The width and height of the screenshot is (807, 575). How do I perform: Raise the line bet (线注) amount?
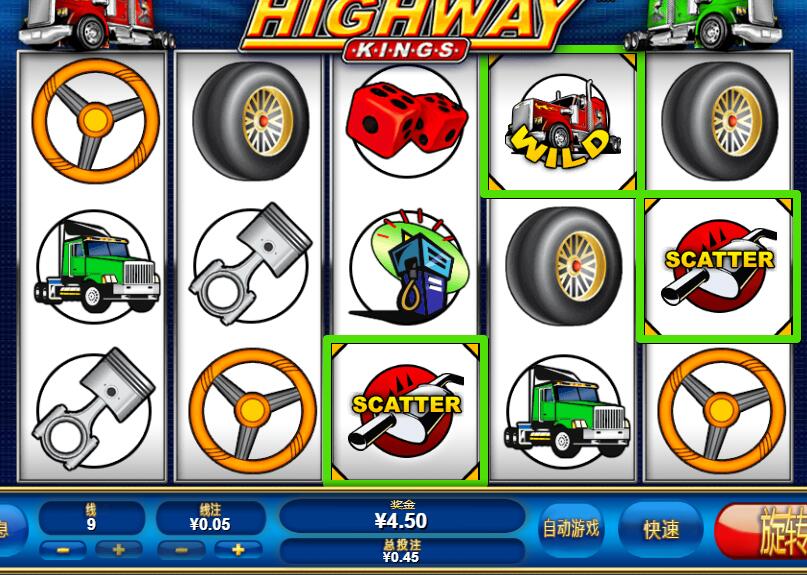point(239,550)
